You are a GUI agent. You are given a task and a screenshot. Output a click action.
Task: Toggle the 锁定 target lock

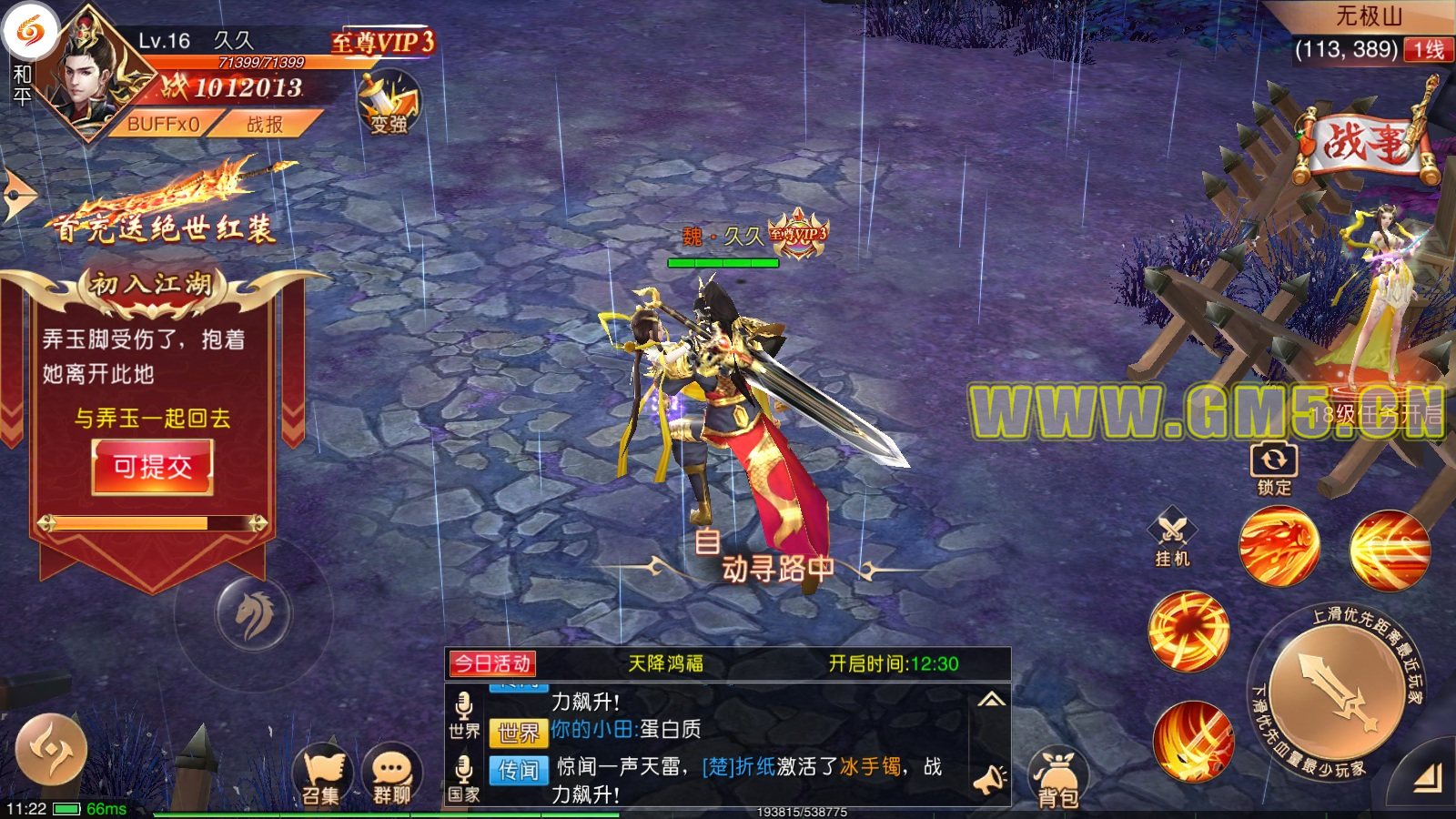coord(1274,467)
